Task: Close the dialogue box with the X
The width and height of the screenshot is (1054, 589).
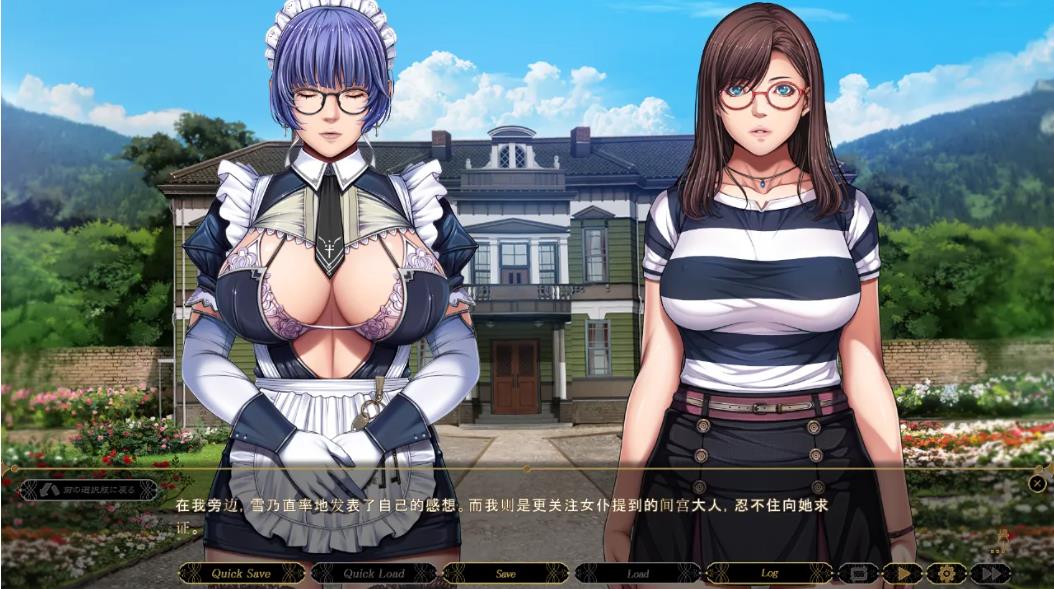Action: [1037, 484]
